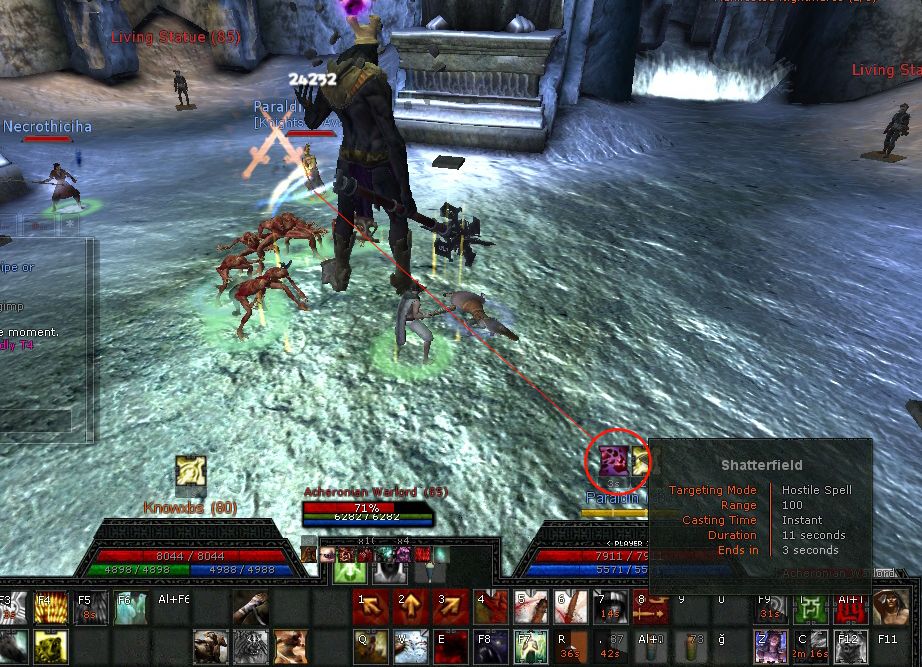This screenshot has height=667, width=922.
Task: Select the Shatterfield debuff icon
Action: 612,462
